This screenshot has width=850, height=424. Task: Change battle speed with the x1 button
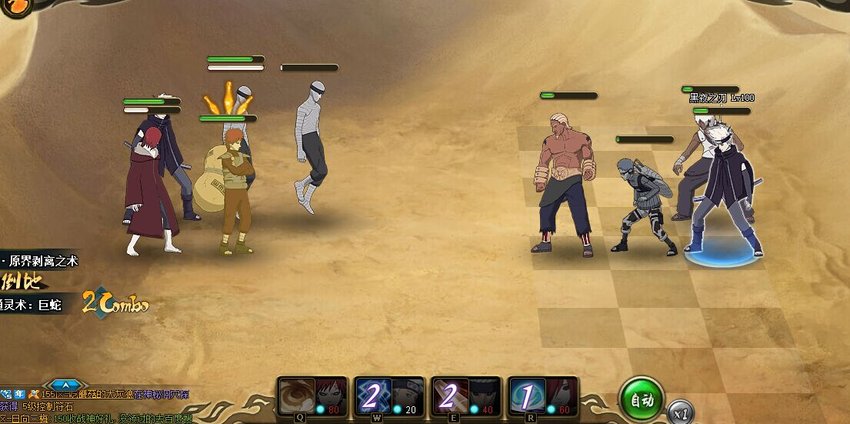pyautogui.click(x=682, y=410)
